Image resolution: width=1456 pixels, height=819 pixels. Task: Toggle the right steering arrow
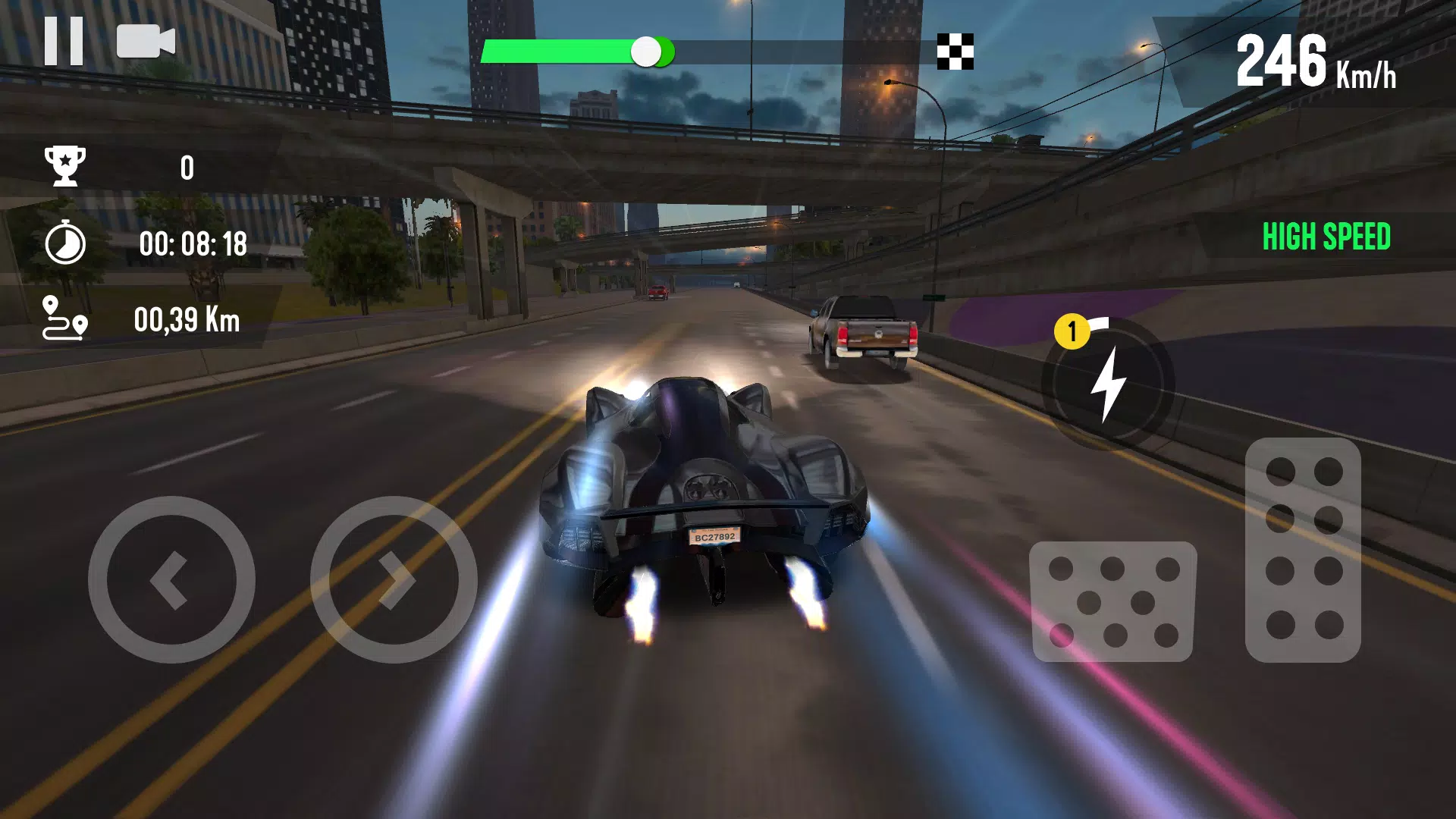tap(394, 580)
